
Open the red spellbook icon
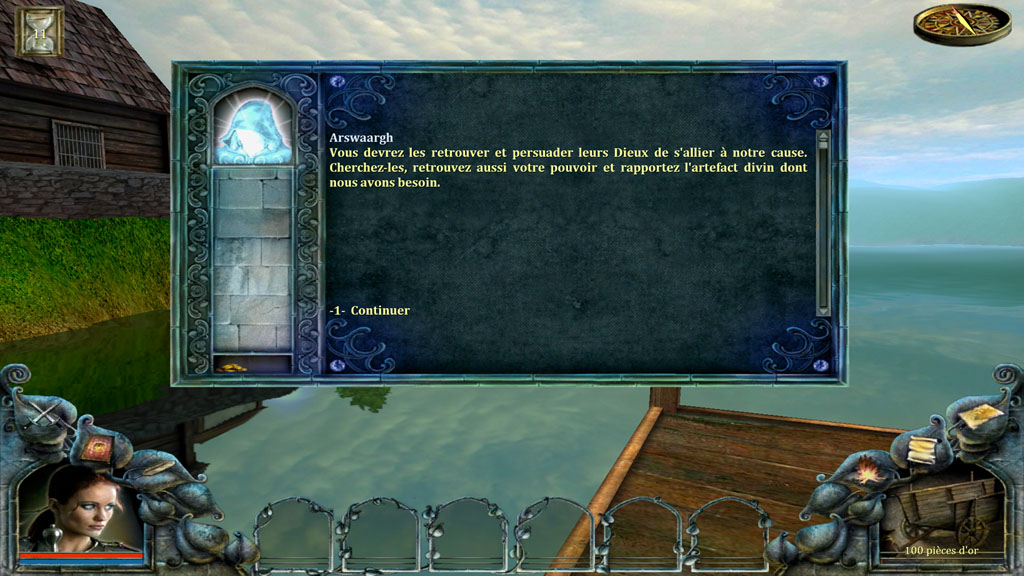point(98,447)
